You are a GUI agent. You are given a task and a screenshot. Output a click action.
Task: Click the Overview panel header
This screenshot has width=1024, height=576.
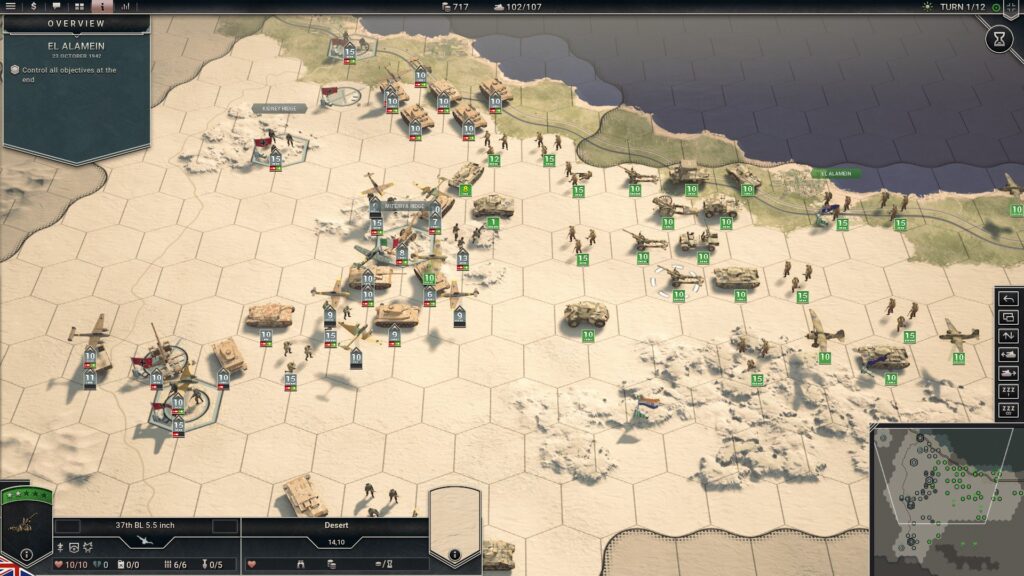(76, 23)
